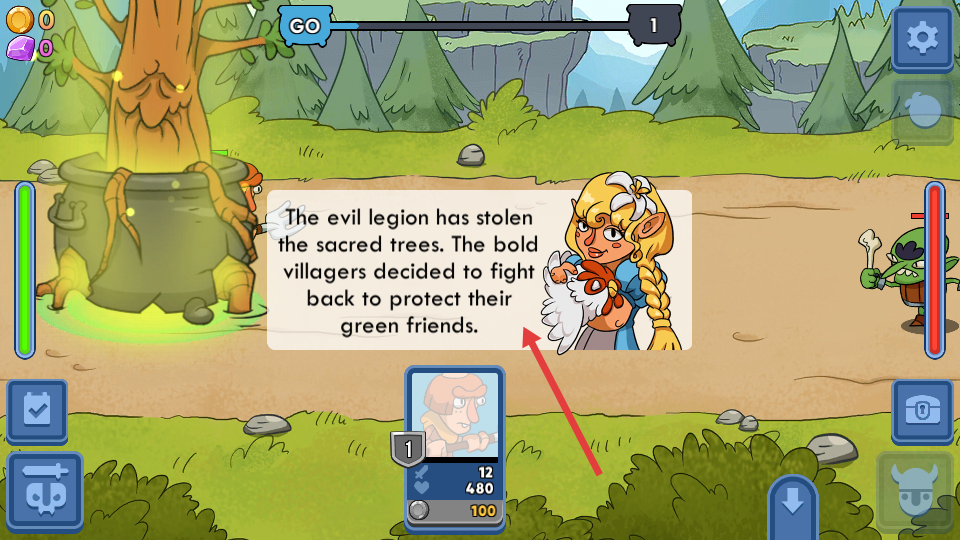
Task: Select the level 1 villager unit card
Action: [x=455, y=446]
